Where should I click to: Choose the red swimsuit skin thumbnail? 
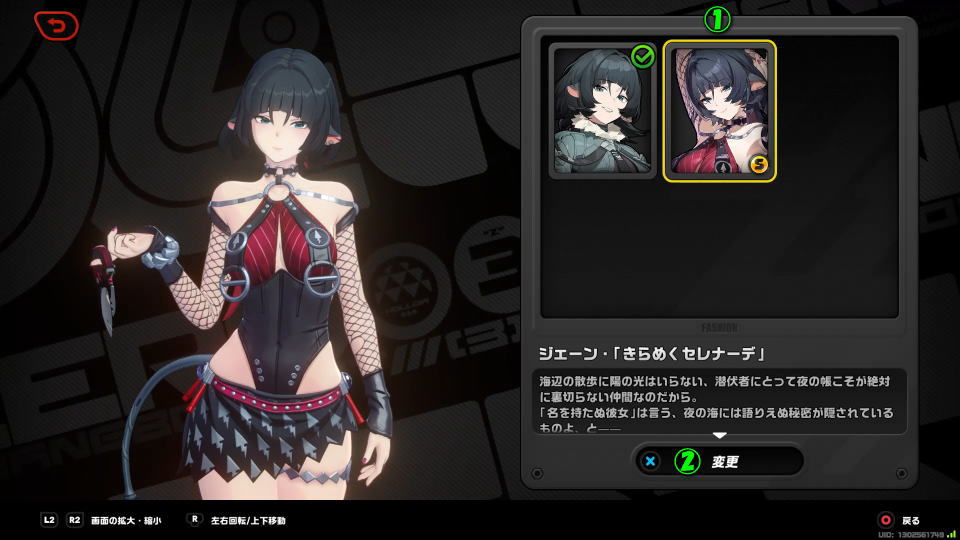718,111
